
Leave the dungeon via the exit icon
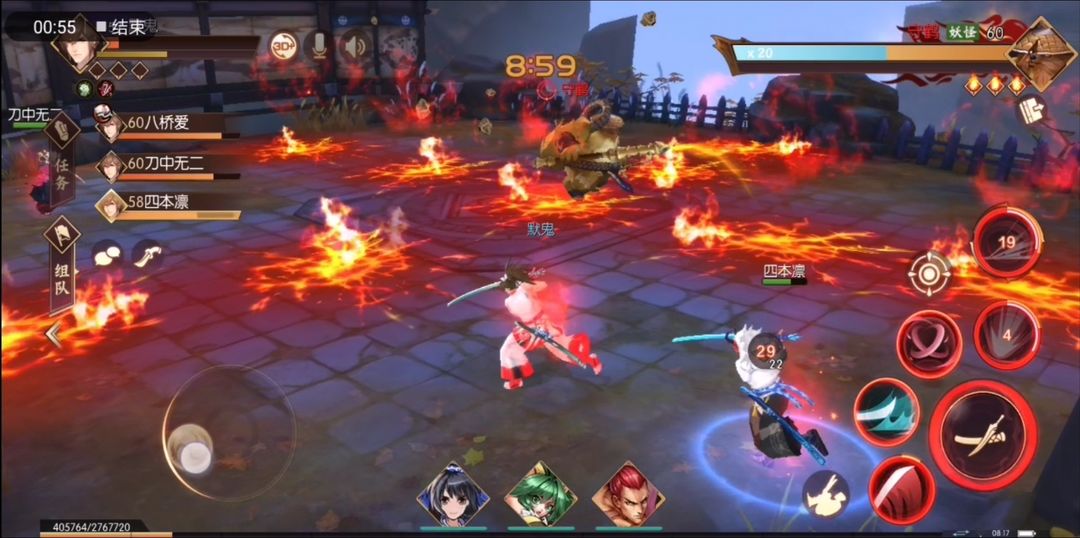[1031, 111]
